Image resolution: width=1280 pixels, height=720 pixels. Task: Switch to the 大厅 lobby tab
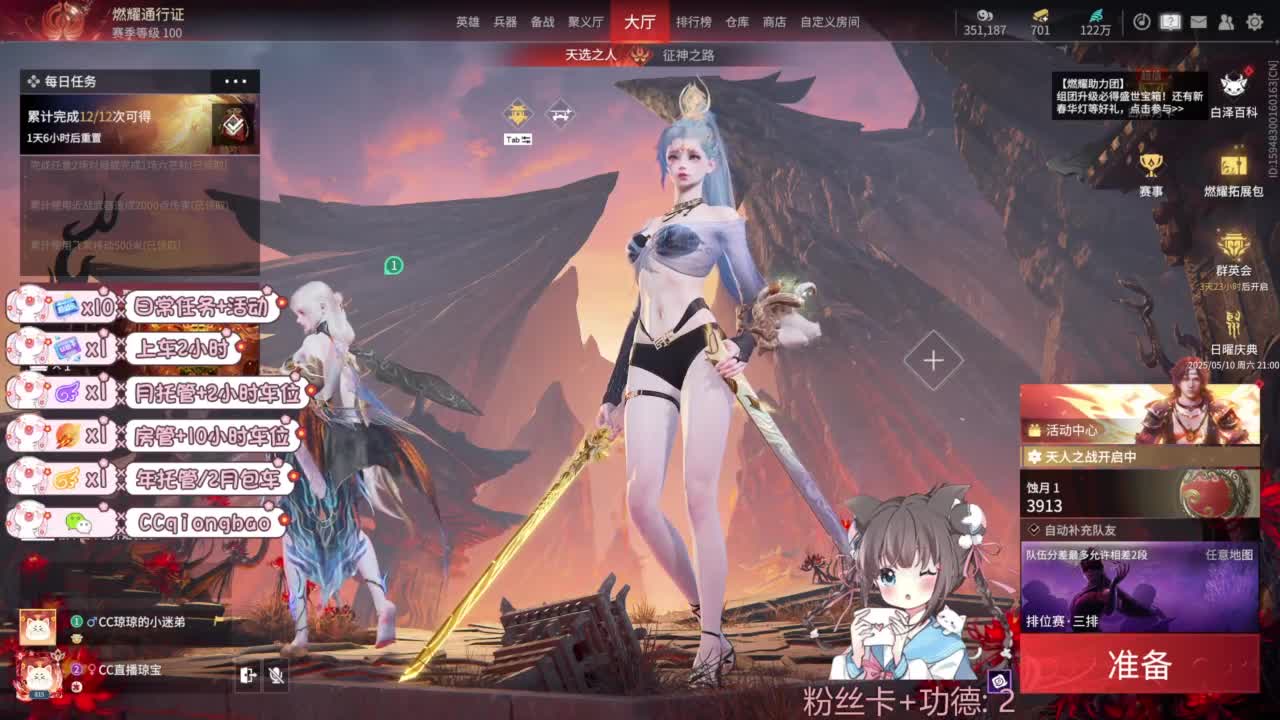638,21
